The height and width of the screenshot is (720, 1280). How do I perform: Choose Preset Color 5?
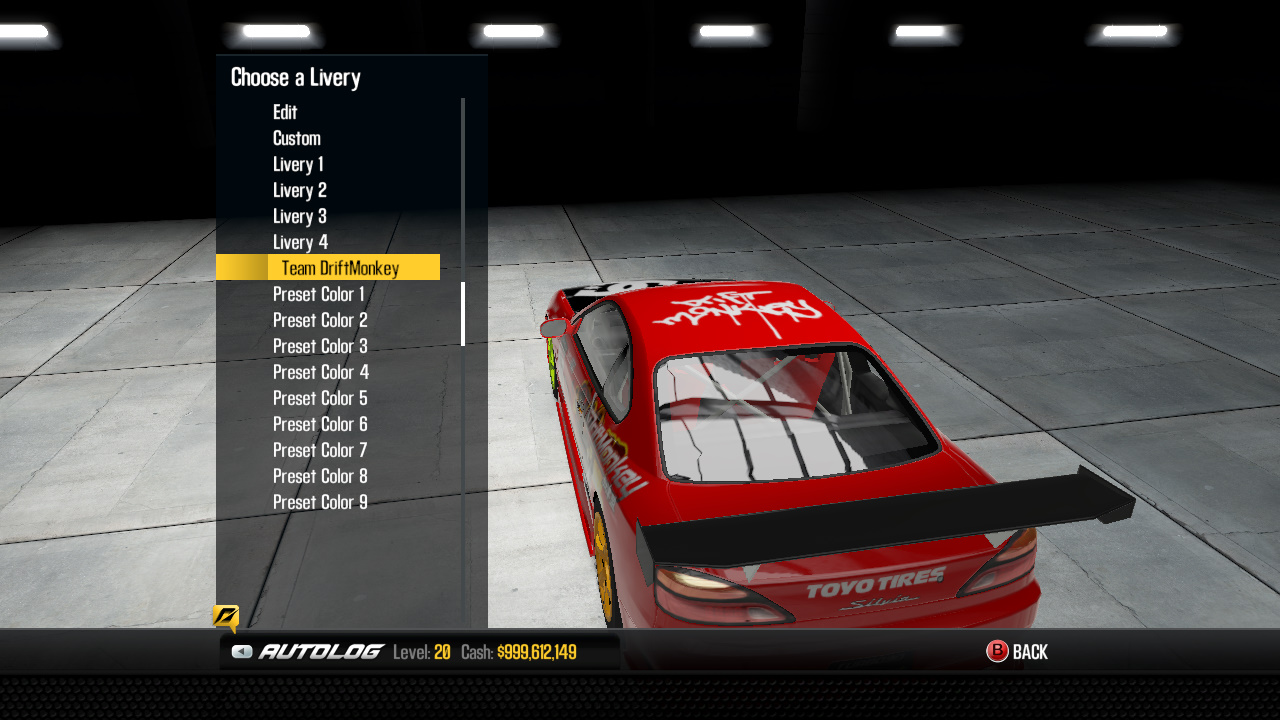319,398
